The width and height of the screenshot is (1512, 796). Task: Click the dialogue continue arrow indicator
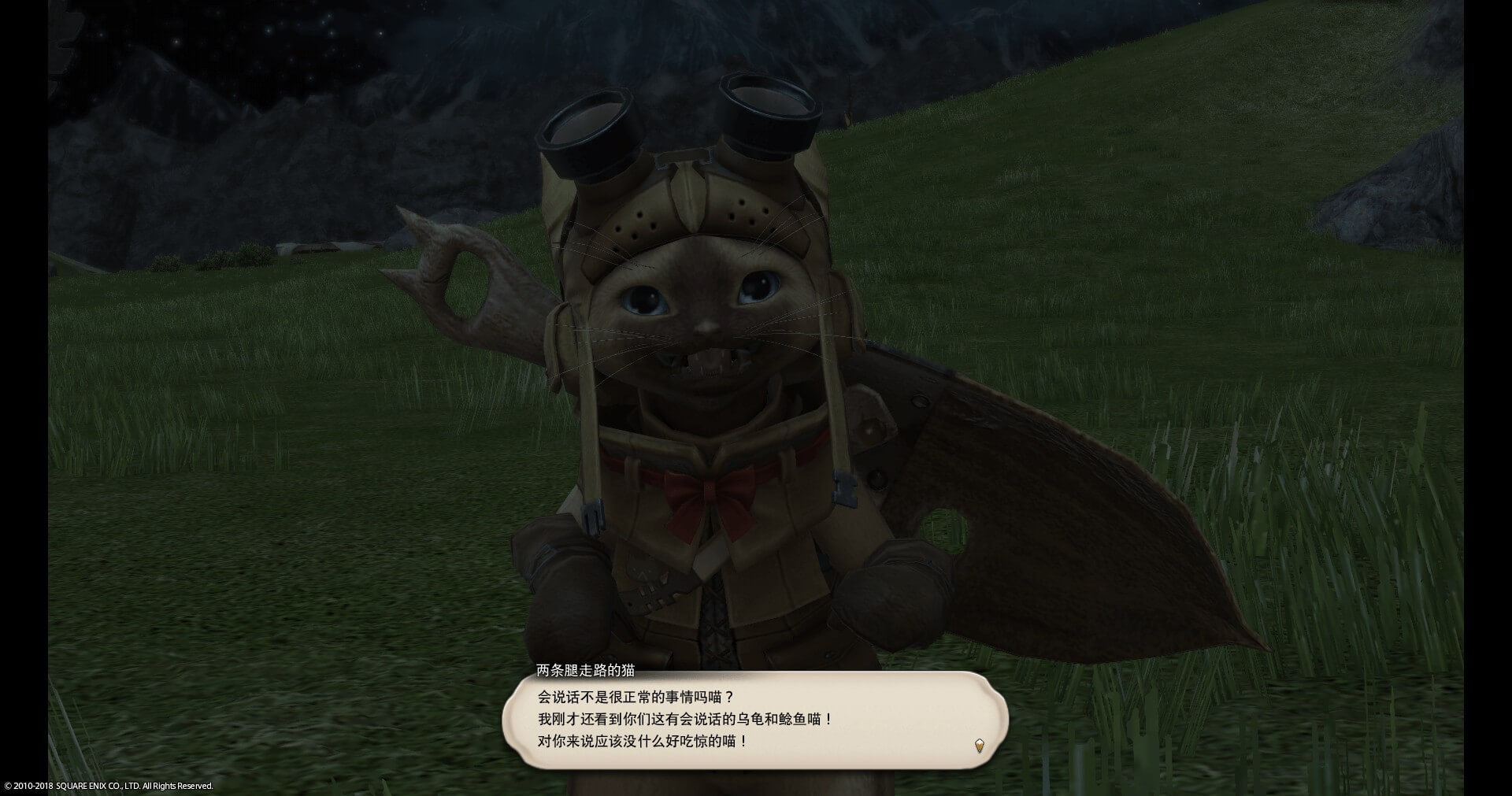[979, 746]
